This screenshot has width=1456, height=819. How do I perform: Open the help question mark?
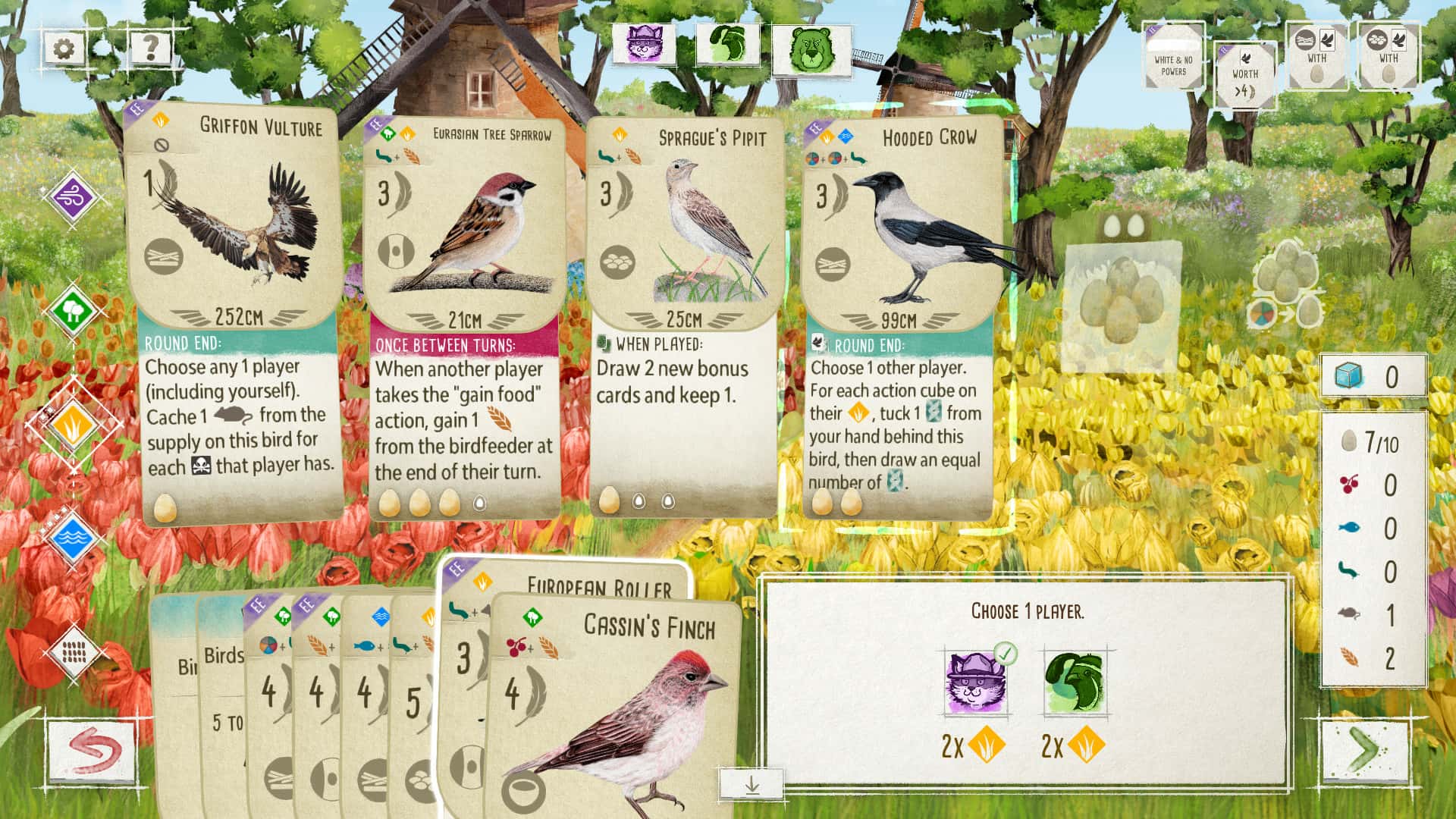coord(150,49)
